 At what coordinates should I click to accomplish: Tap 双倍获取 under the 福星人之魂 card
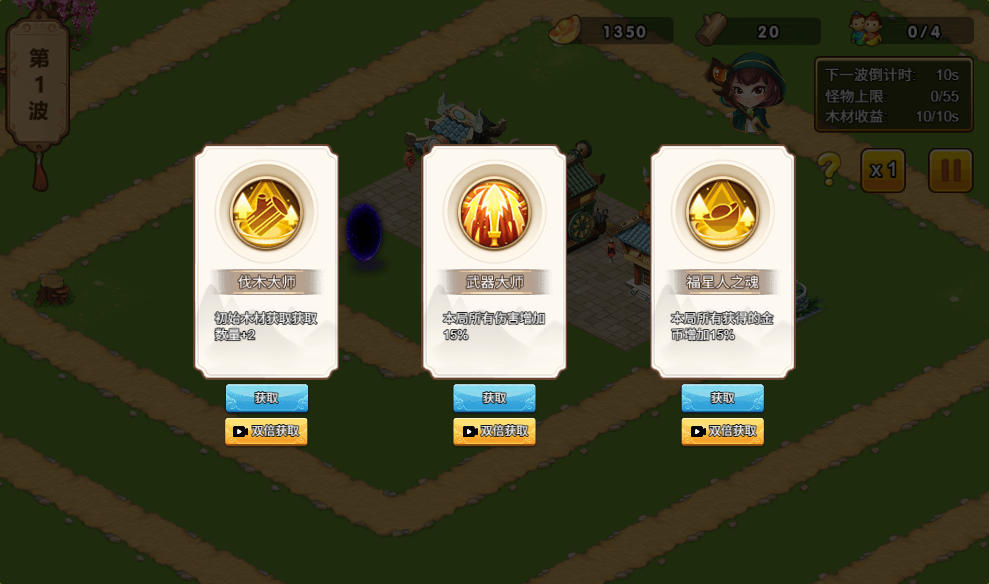point(722,432)
